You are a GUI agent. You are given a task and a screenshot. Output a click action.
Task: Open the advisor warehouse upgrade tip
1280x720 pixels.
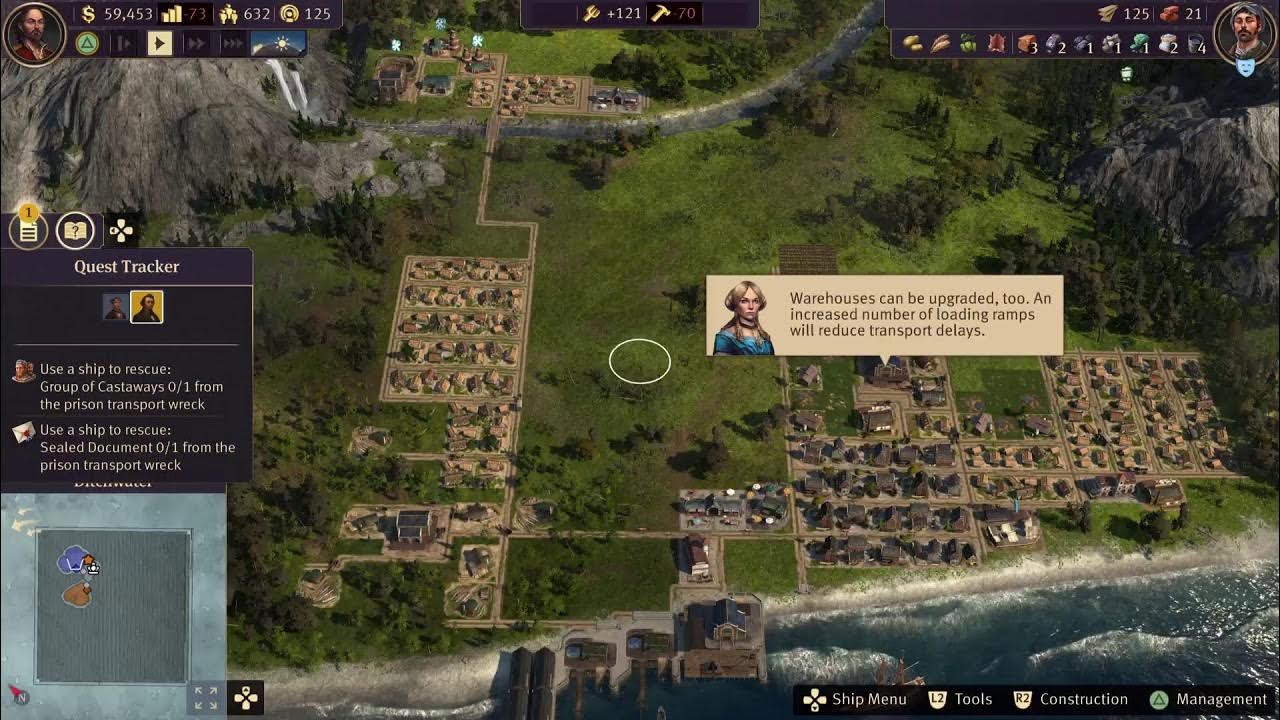coord(884,315)
